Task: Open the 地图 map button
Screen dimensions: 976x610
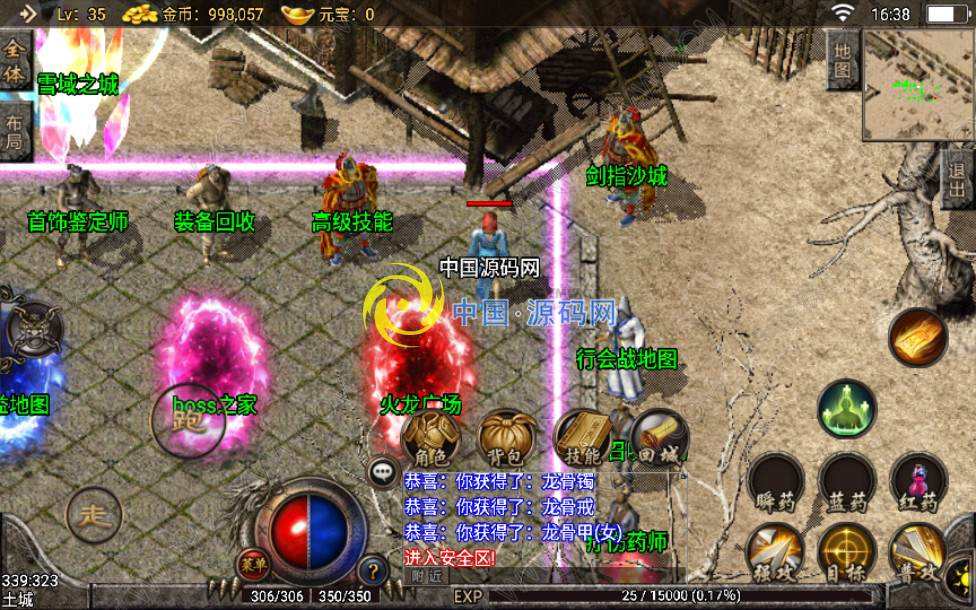Action: tap(843, 59)
